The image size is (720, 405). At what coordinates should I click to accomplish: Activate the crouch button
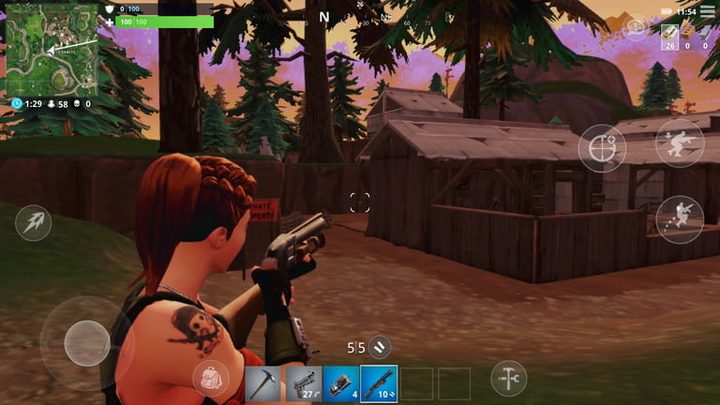pyautogui.click(x=679, y=141)
